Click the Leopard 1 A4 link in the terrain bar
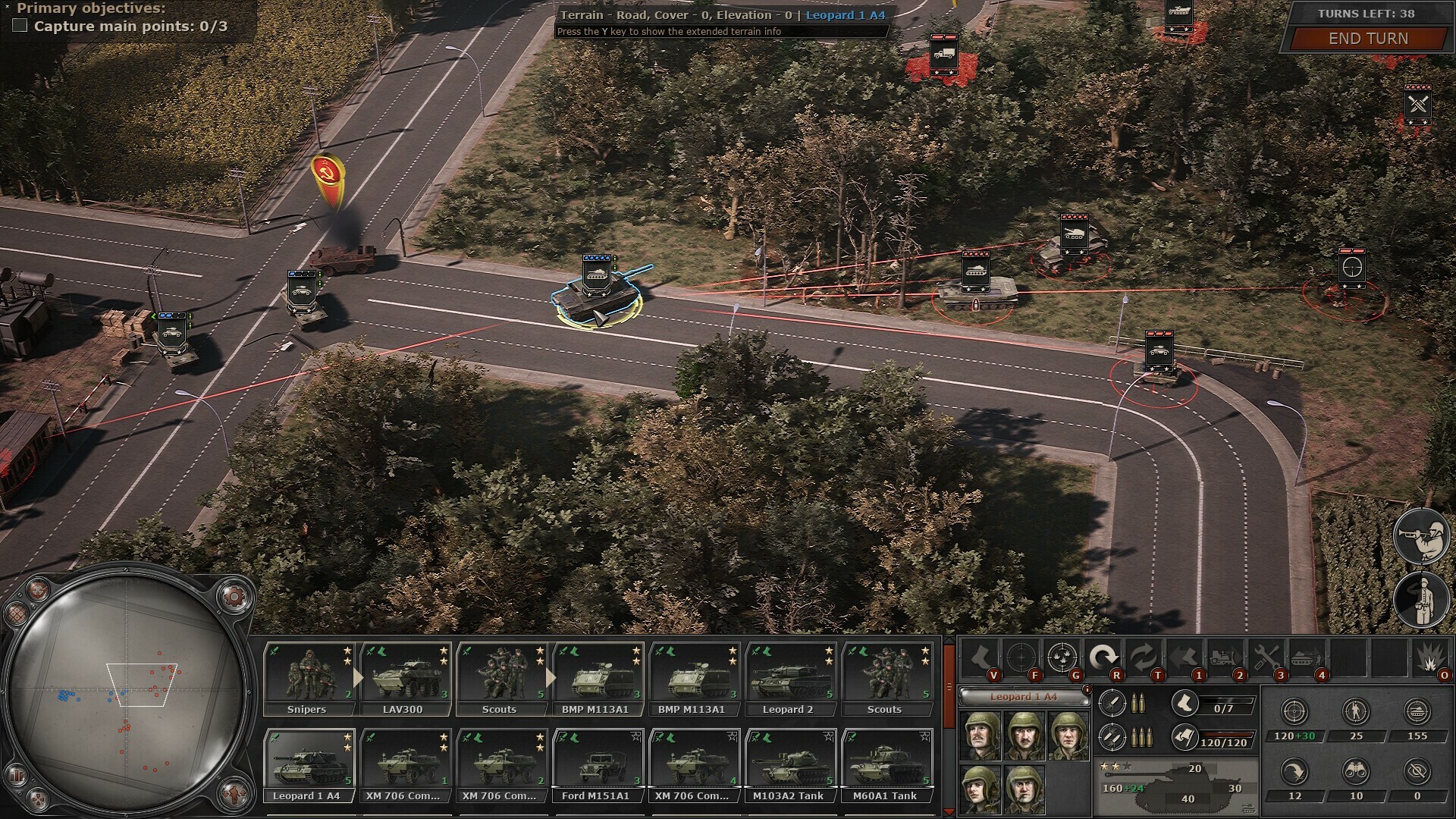Viewport: 1456px width, 819px height. click(844, 14)
